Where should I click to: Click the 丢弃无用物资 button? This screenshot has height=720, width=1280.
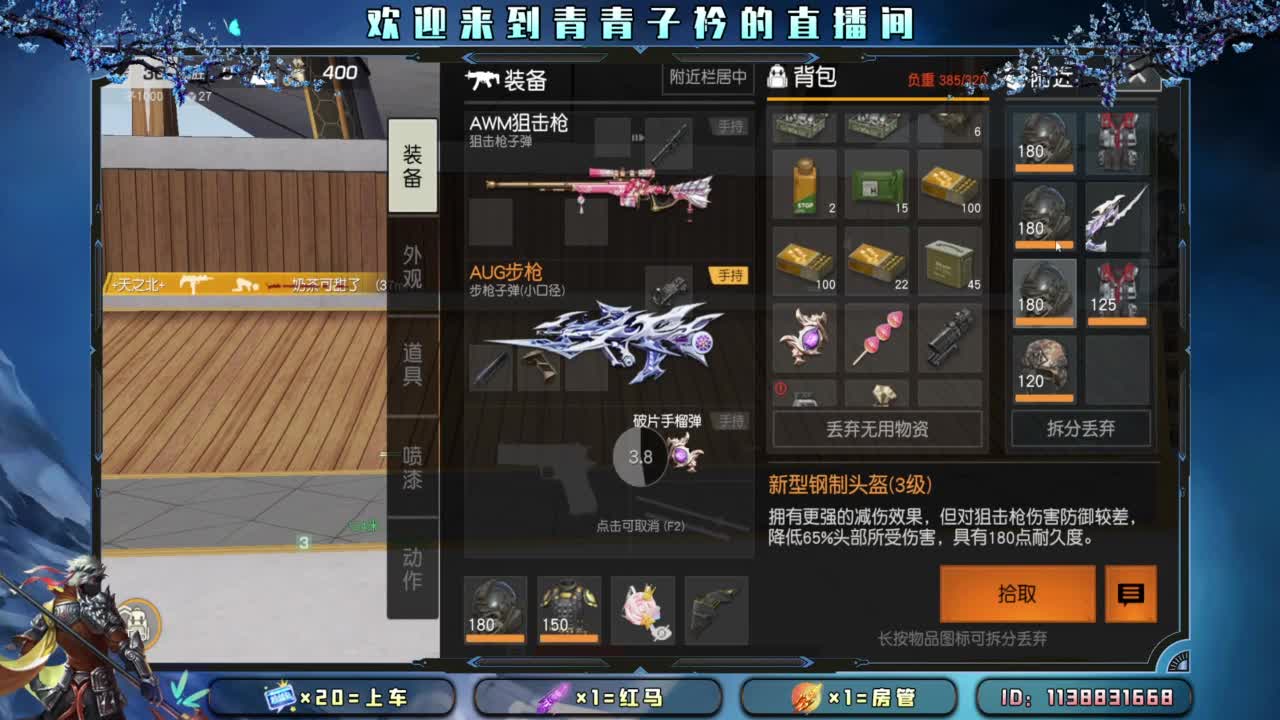[876, 429]
